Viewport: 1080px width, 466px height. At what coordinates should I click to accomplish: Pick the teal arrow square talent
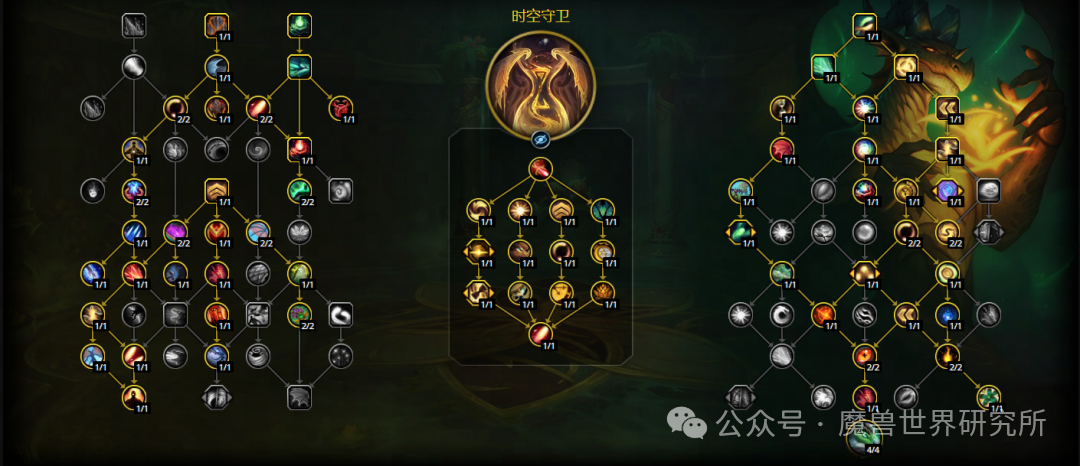pos(300,67)
